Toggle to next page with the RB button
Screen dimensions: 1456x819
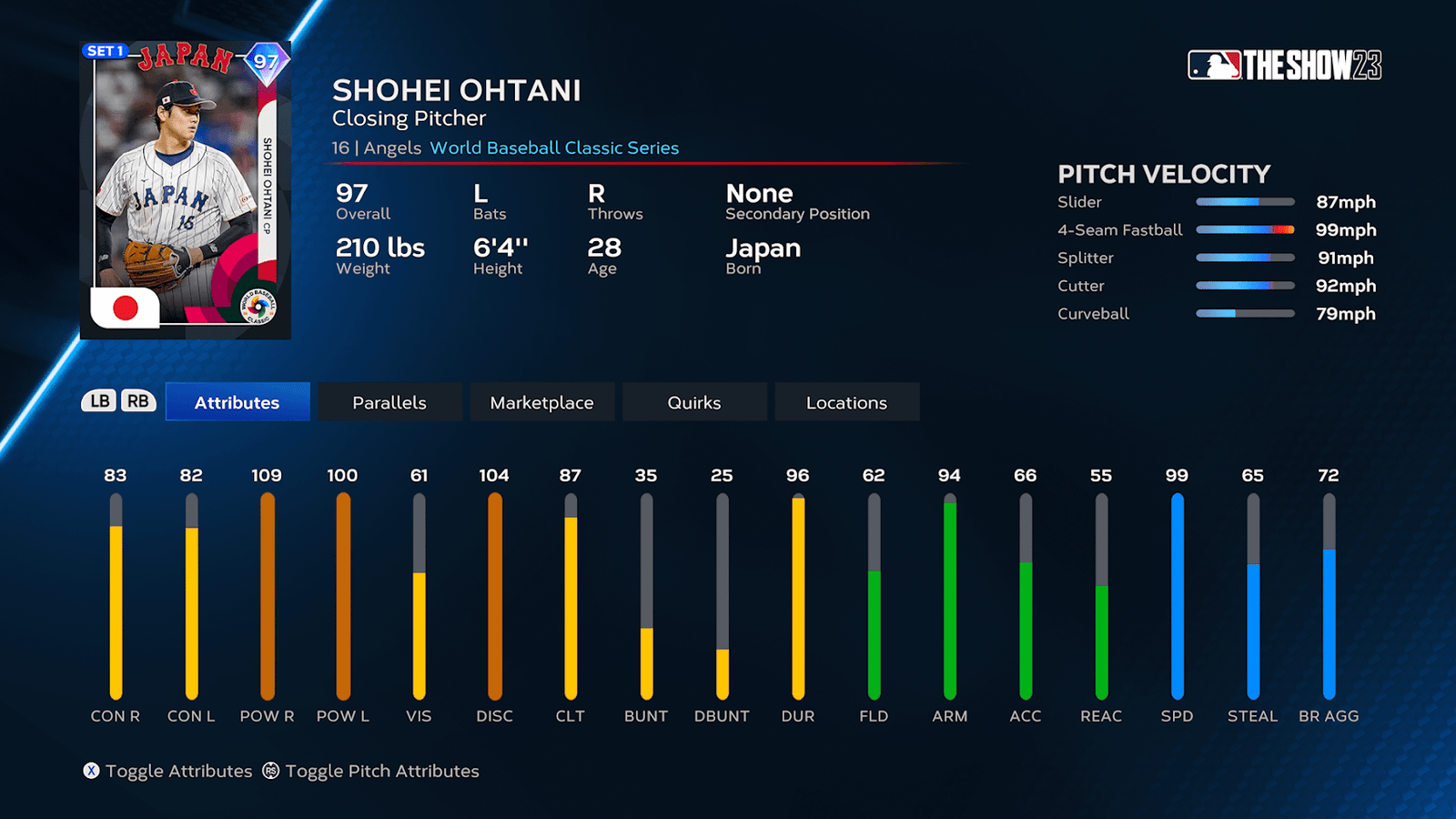pyautogui.click(x=138, y=400)
